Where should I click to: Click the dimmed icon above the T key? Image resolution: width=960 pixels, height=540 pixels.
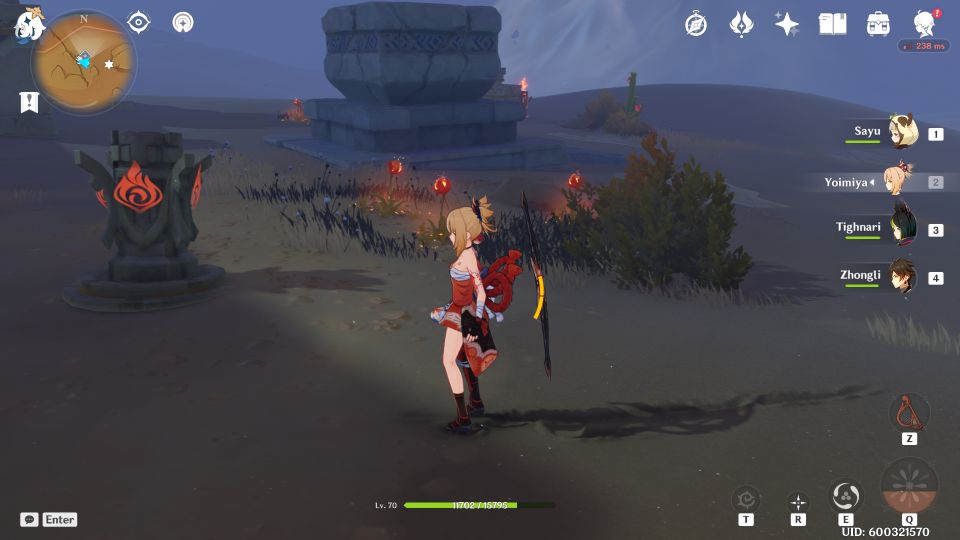click(x=746, y=498)
